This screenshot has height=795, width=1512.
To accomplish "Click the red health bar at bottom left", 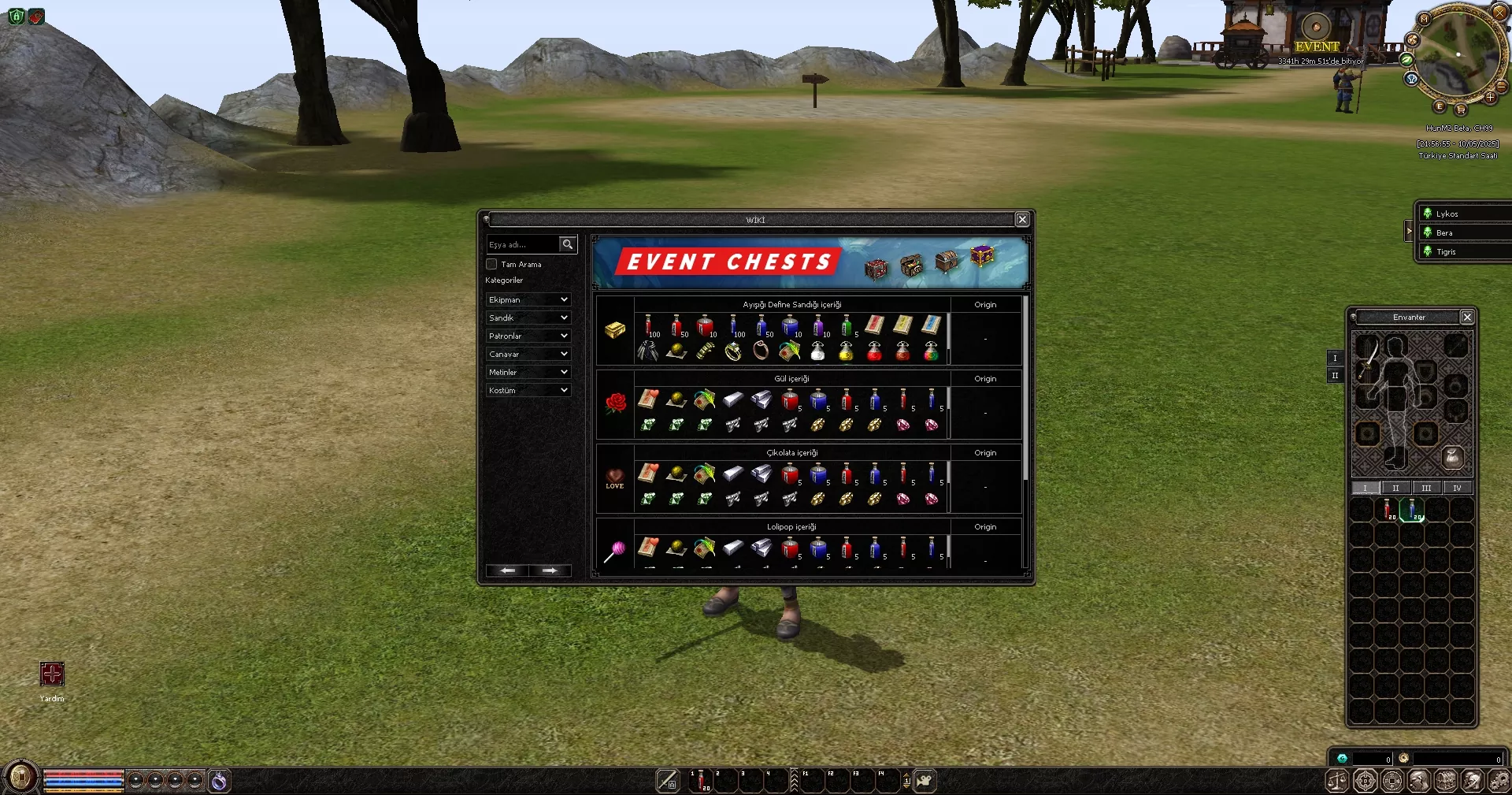I will coord(83,773).
